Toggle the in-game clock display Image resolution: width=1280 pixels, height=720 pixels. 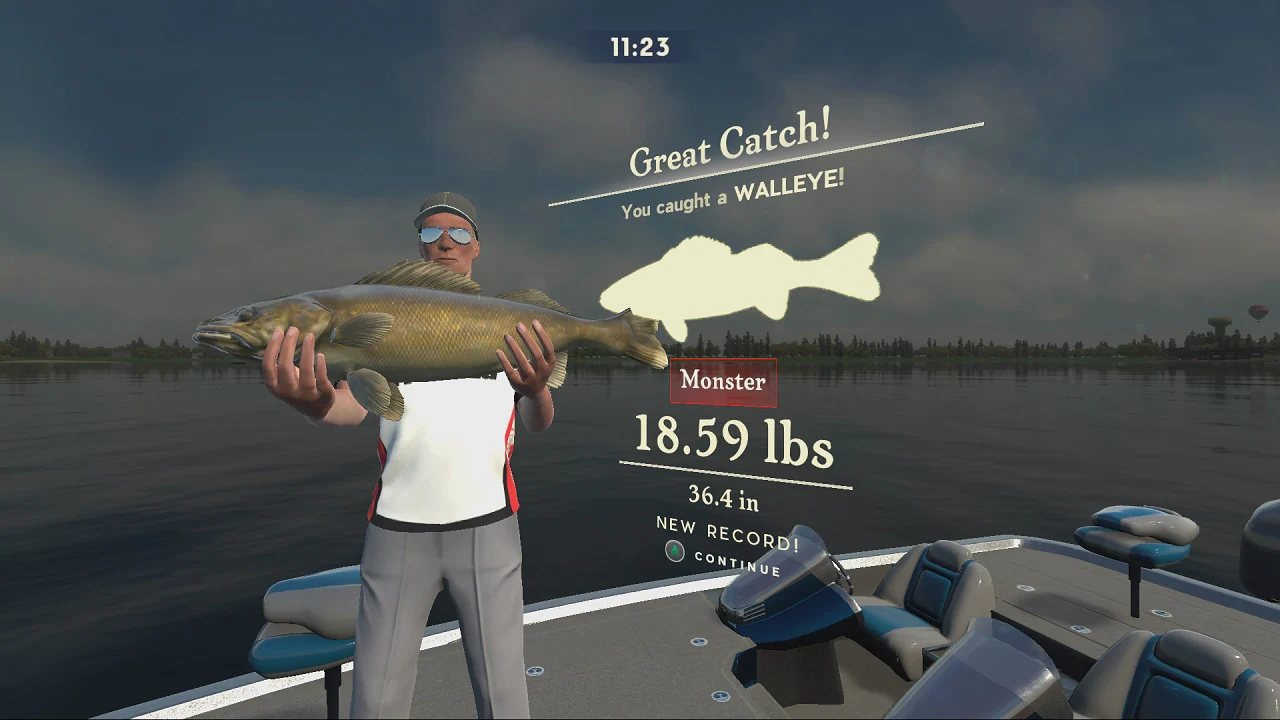click(x=639, y=44)
